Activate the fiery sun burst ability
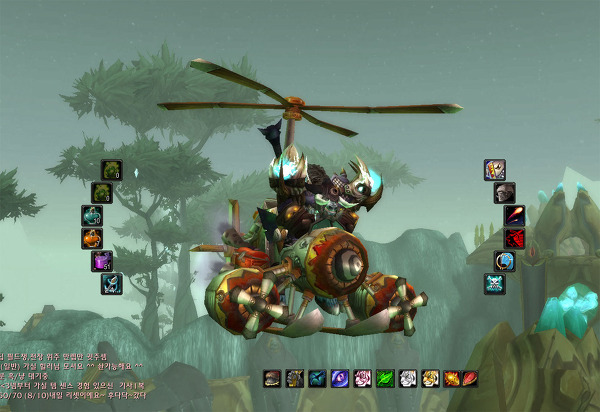The height and width of the screenshot is (412, 600). point(451,379)
